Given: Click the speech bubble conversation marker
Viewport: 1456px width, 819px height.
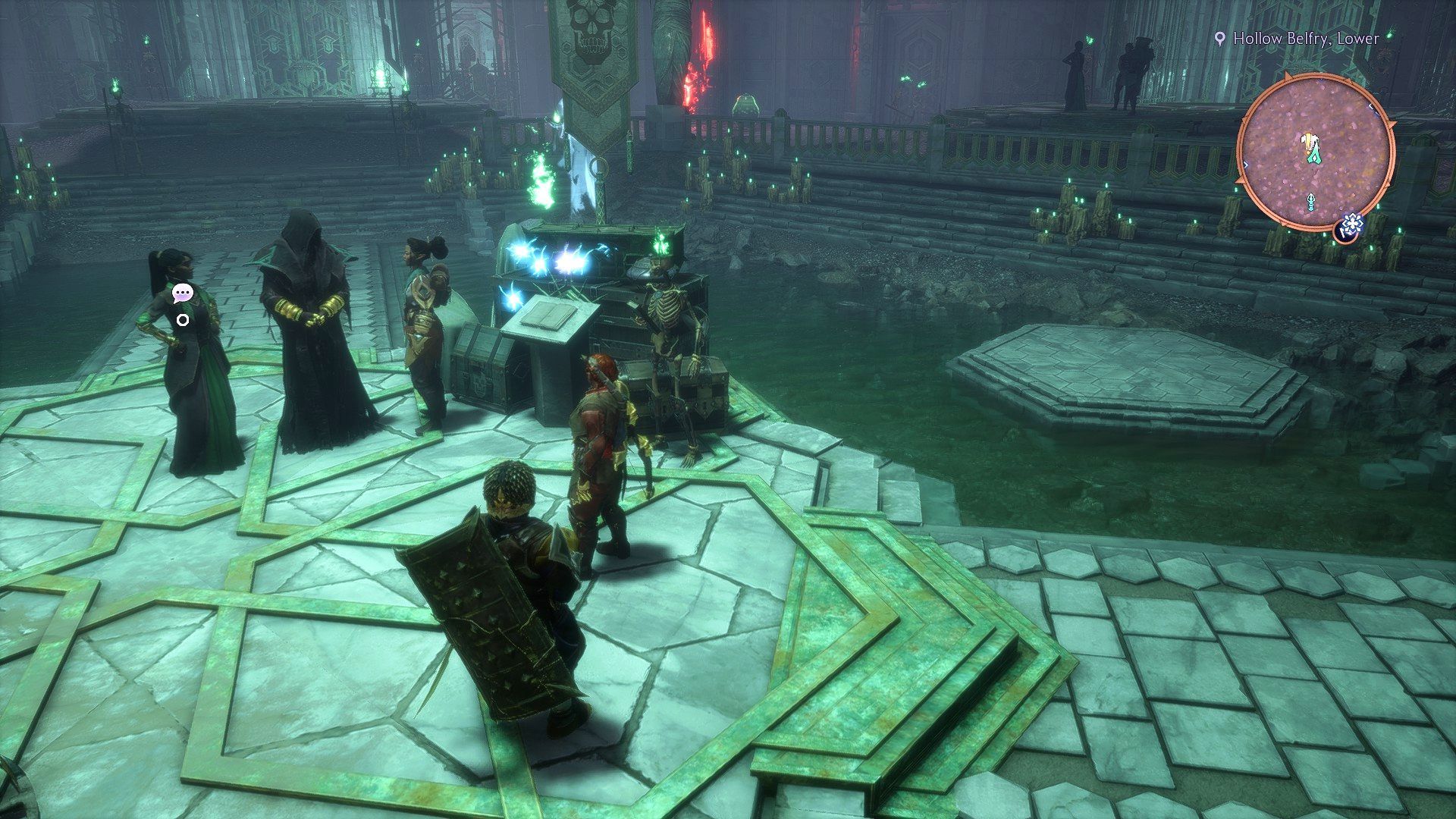Looking at the screenshot, I should [x=182, y=293].
